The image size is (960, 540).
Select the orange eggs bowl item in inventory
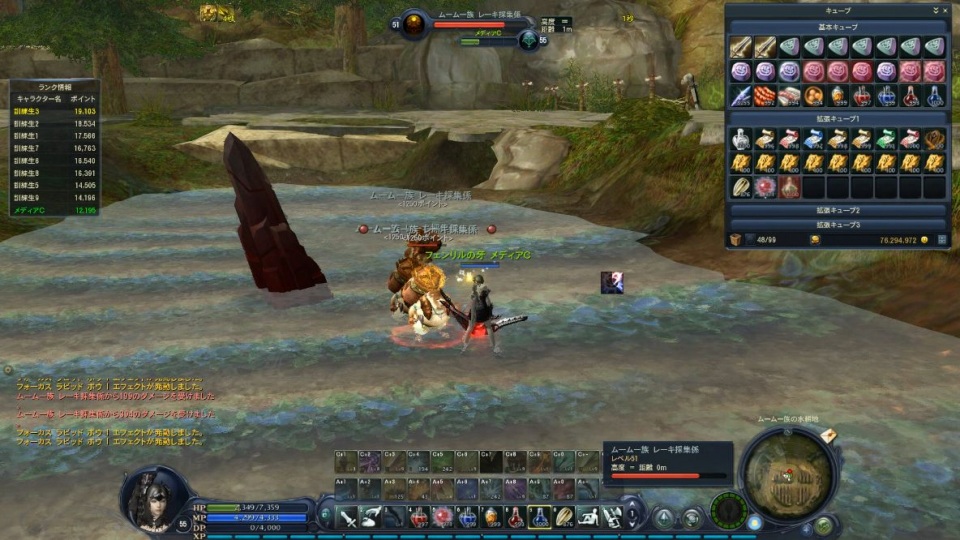click(813, 96)
